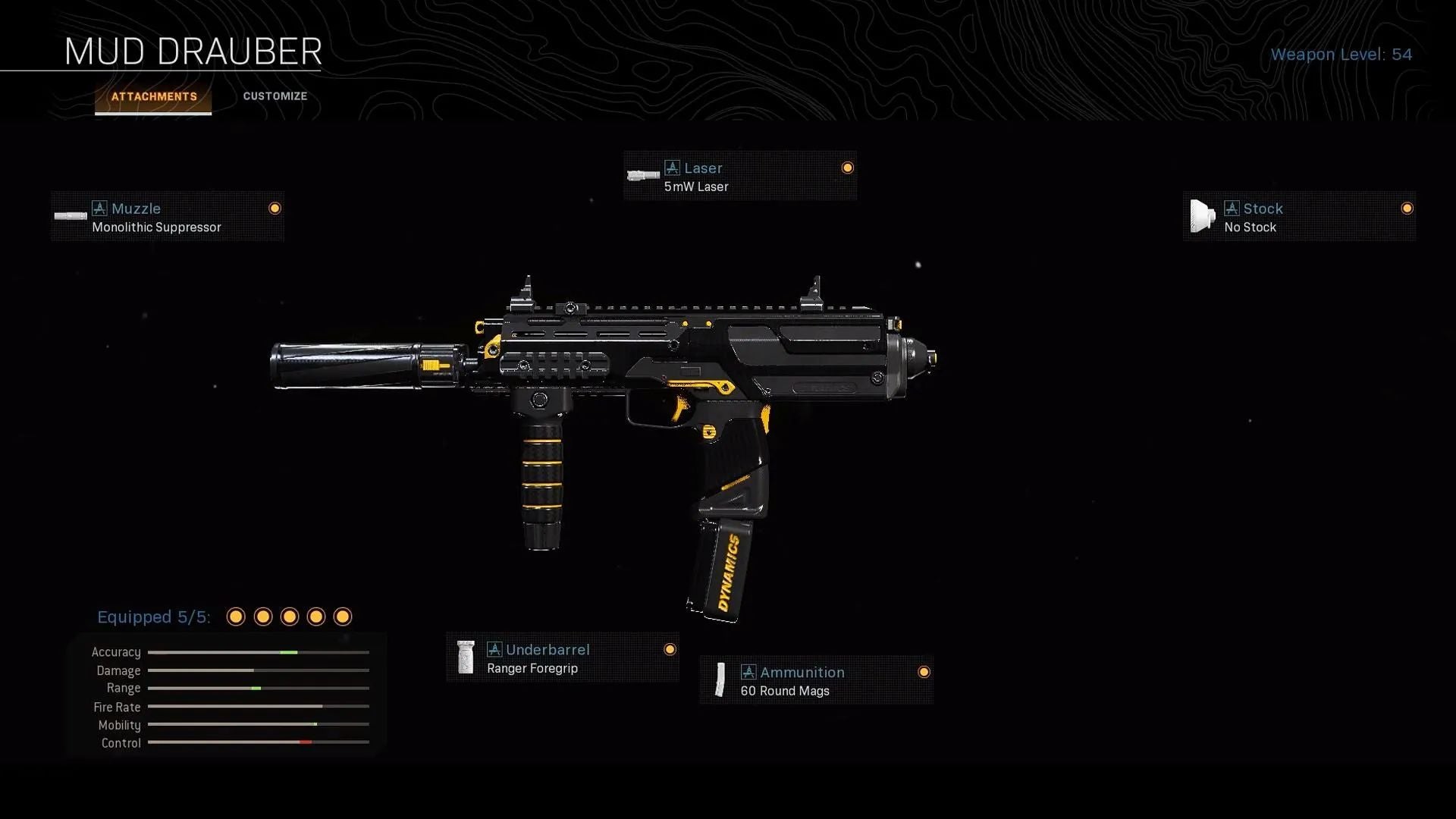1456x819 pixels.
Task: Open the Stock attachment selection panel
Action: [1300, 216]
